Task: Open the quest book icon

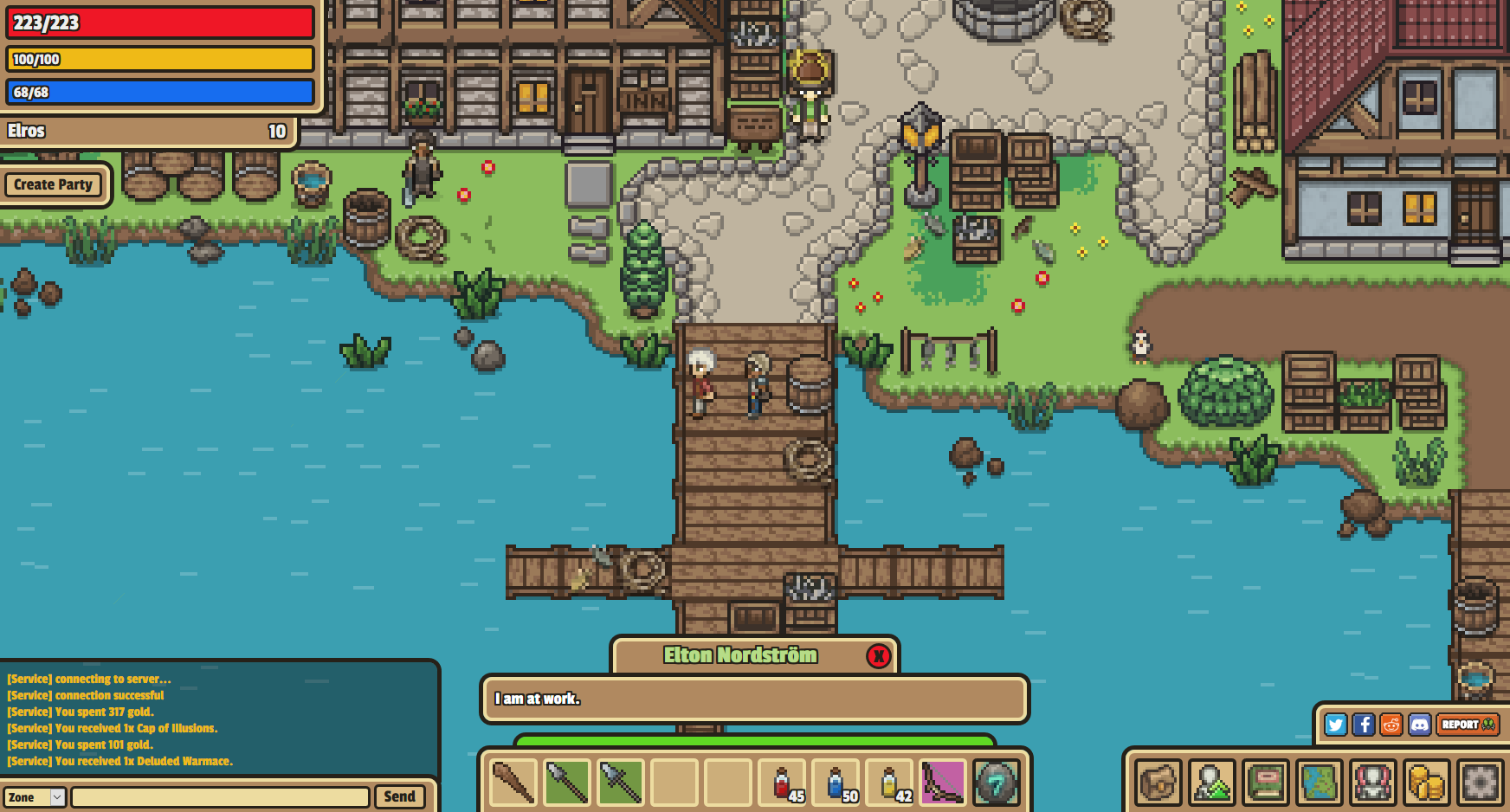Action: (x=1266, y=783)
